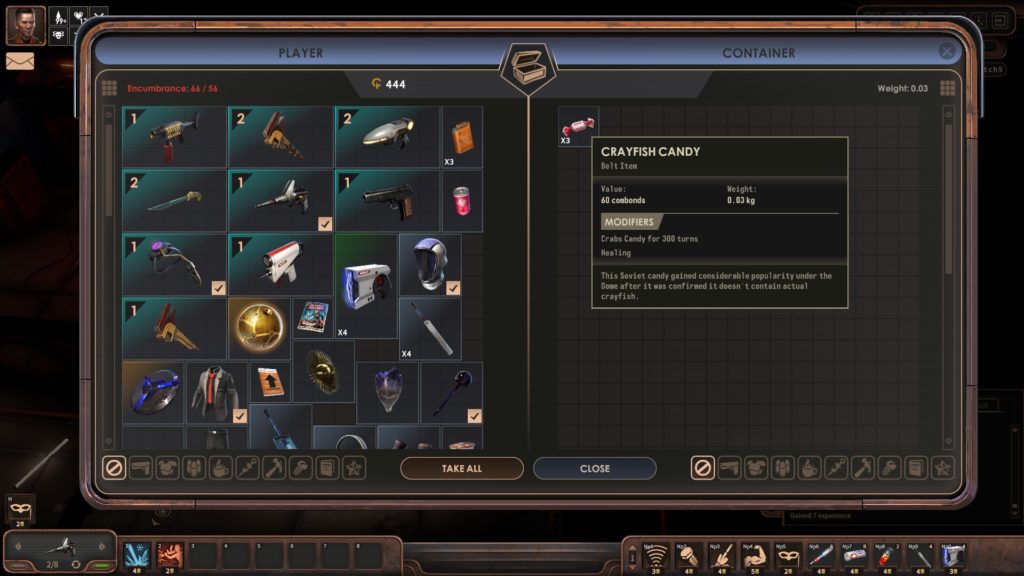Screen dimensions: 1024x576
Task: Click the comic magazine item
Action: click(312, 319)
